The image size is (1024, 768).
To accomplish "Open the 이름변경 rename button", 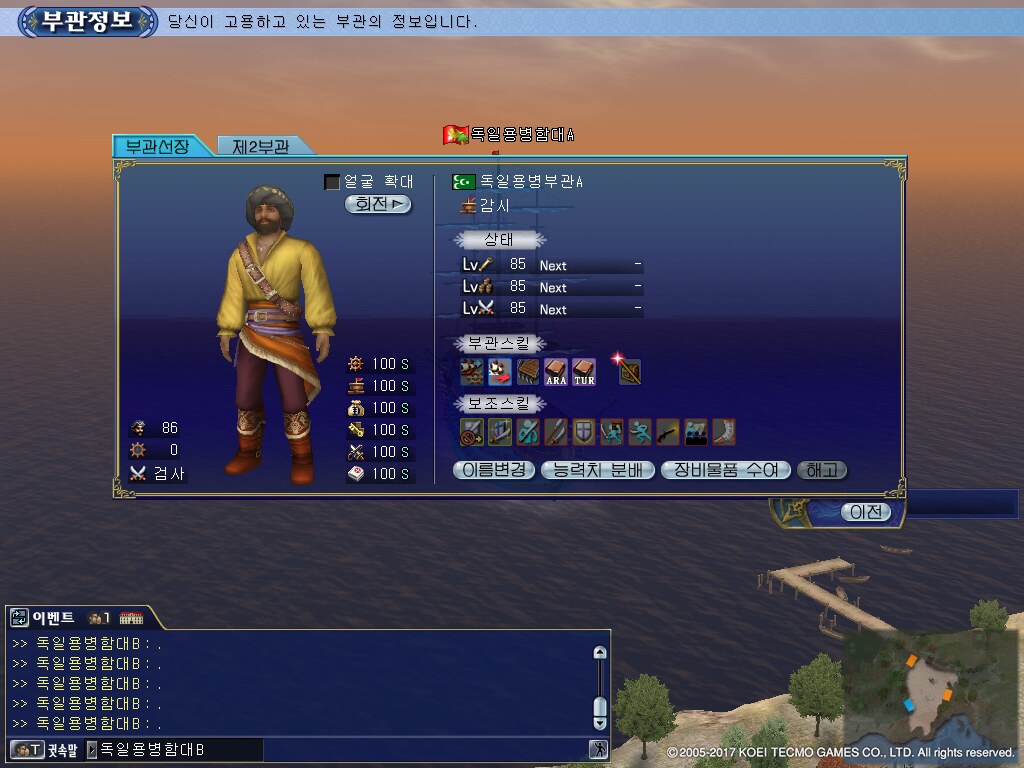I will click(x=494, y=470).
